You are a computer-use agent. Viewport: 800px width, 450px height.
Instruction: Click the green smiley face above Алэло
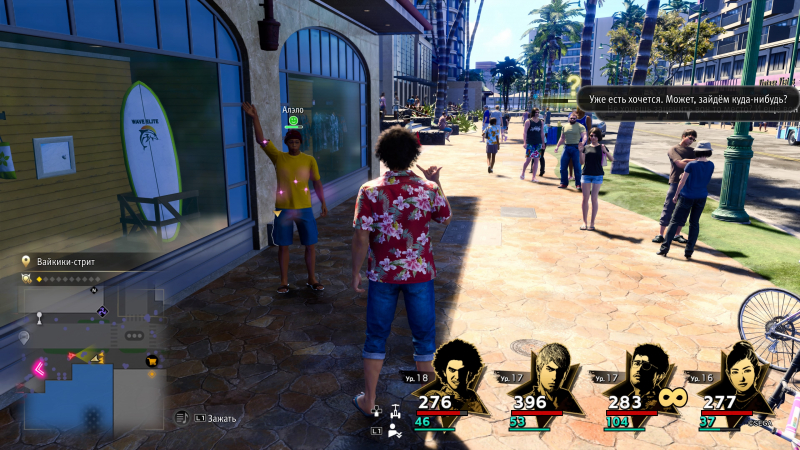click(294, 121)
